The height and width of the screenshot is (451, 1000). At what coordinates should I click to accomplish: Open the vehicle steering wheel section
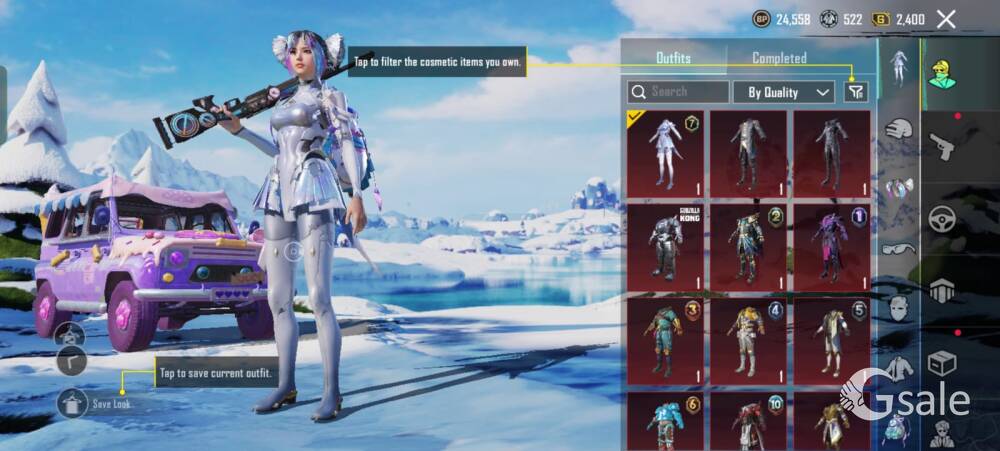coord(943,220)
